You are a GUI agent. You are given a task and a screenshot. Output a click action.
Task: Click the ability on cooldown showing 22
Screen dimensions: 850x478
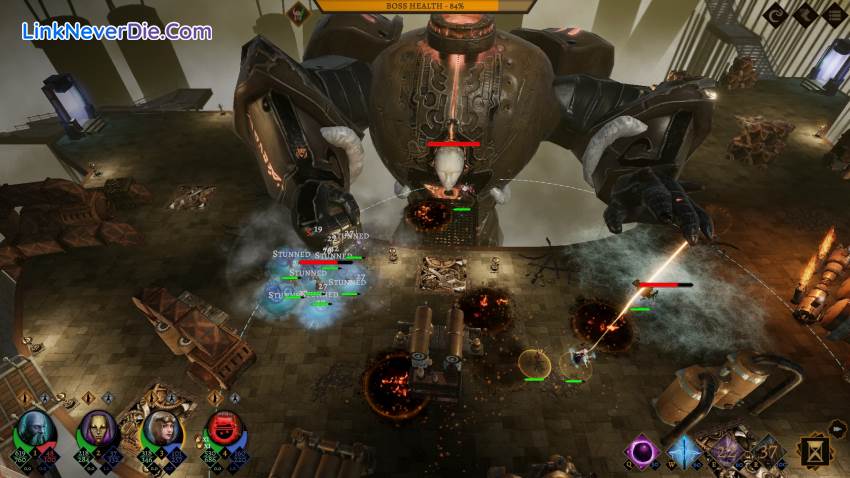[727, 451]
